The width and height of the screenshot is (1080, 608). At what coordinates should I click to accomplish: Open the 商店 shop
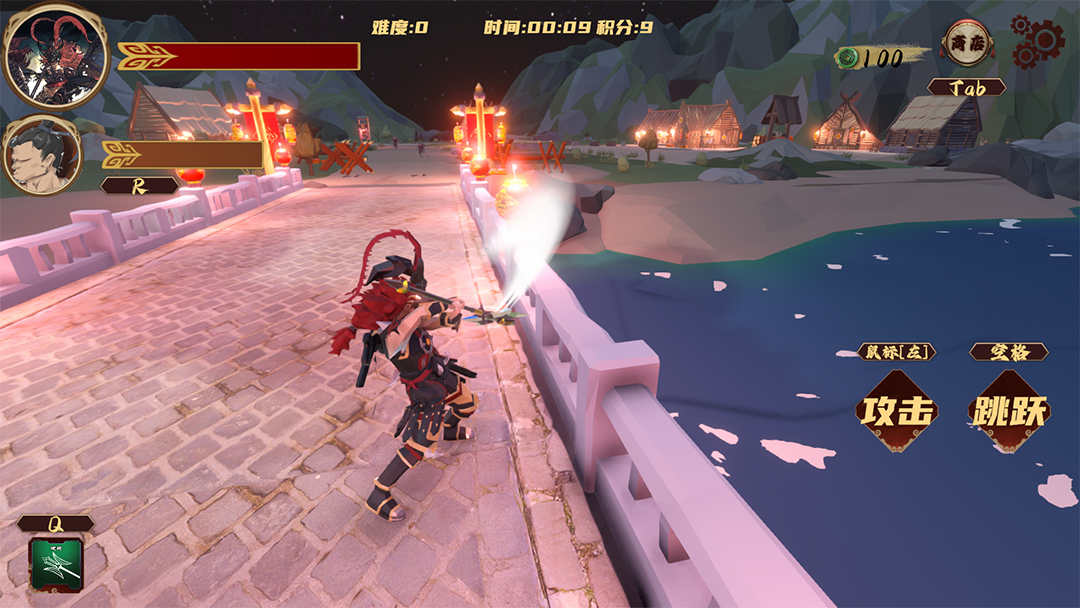[967, 43]
